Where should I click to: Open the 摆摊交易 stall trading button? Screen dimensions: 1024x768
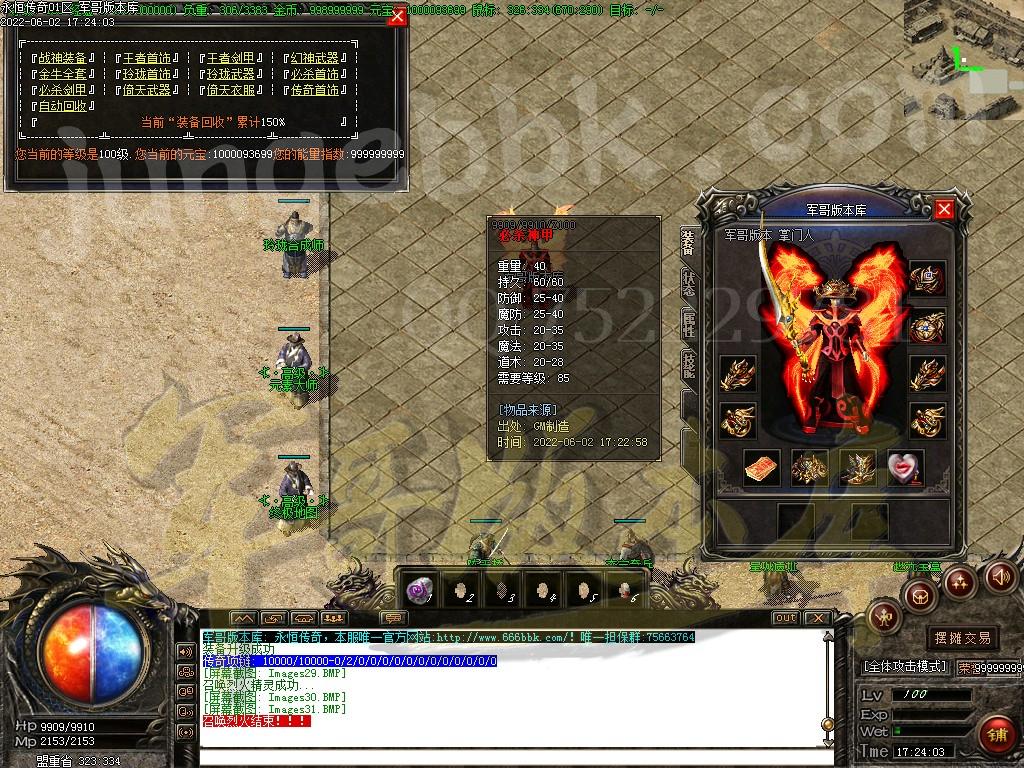click(x=962, y=637)
